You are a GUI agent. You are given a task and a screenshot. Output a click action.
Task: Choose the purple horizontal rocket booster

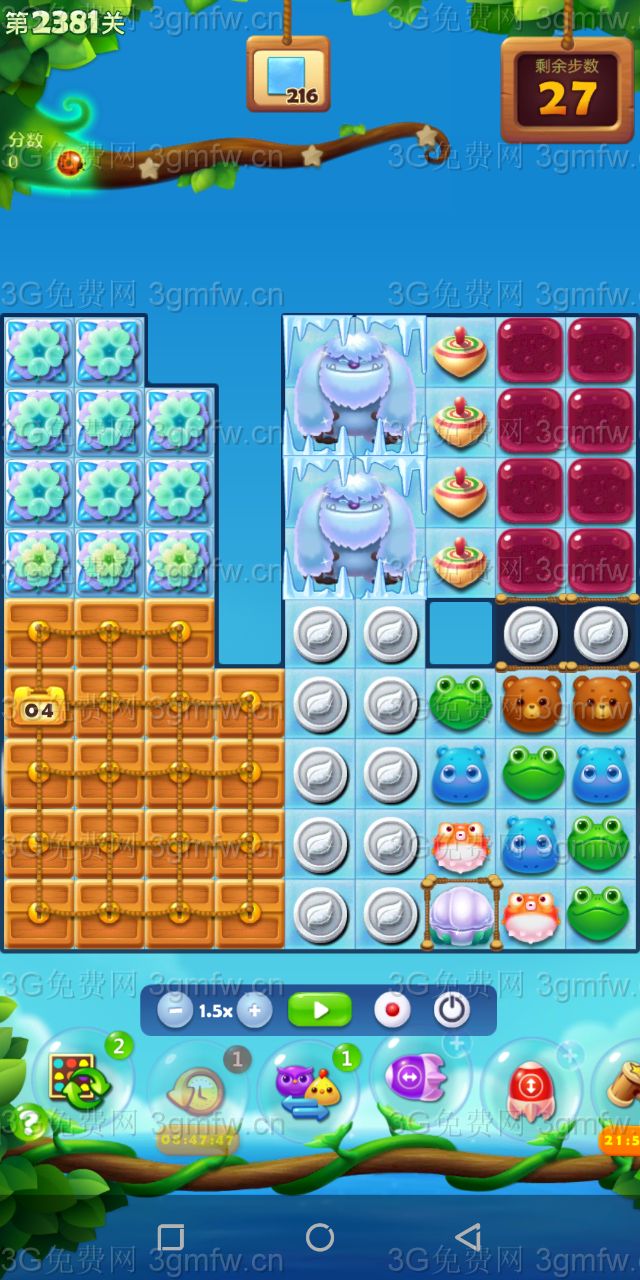click(415, 1078)
